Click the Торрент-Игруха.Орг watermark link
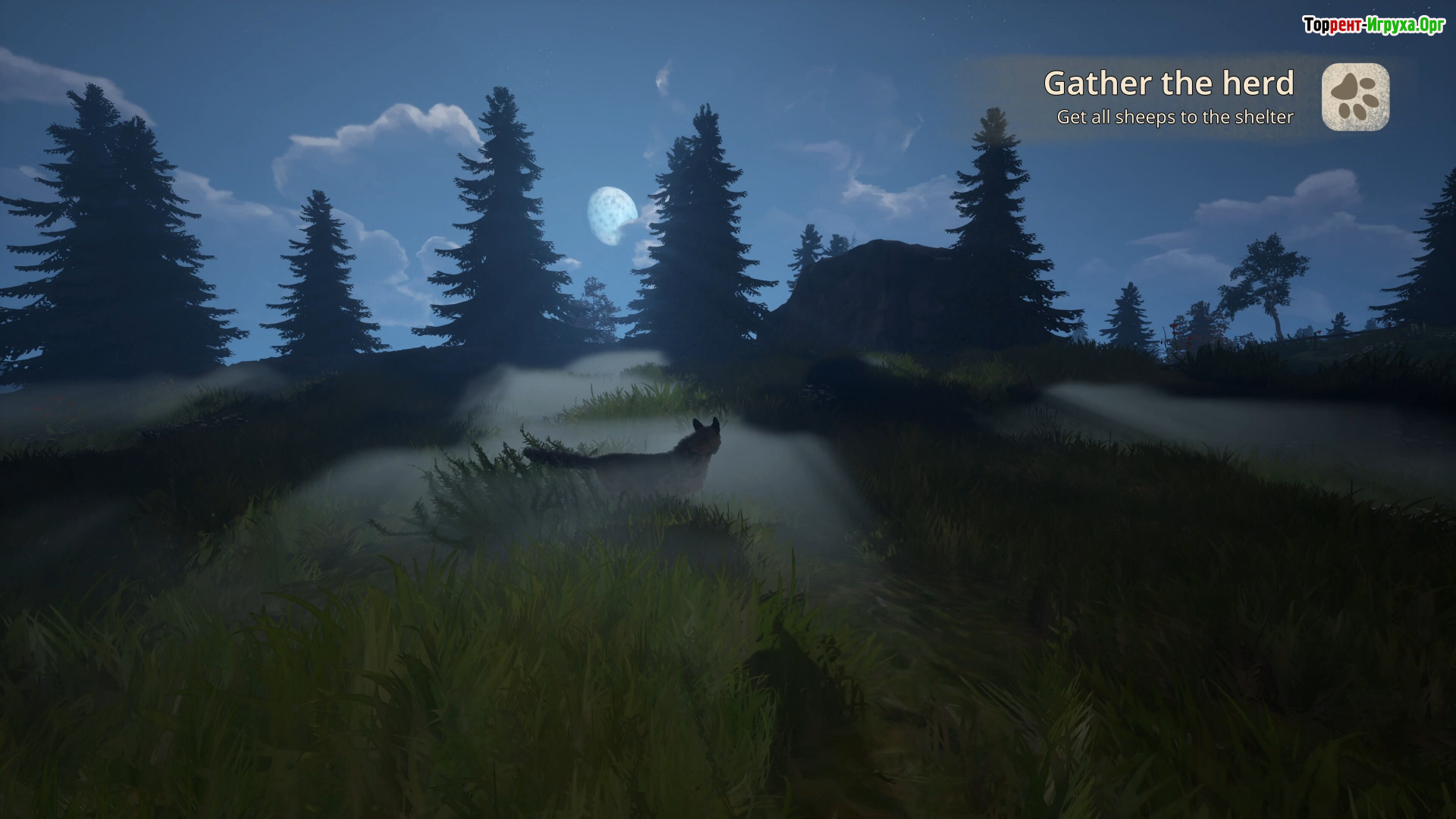 [x=1373, y=25]
